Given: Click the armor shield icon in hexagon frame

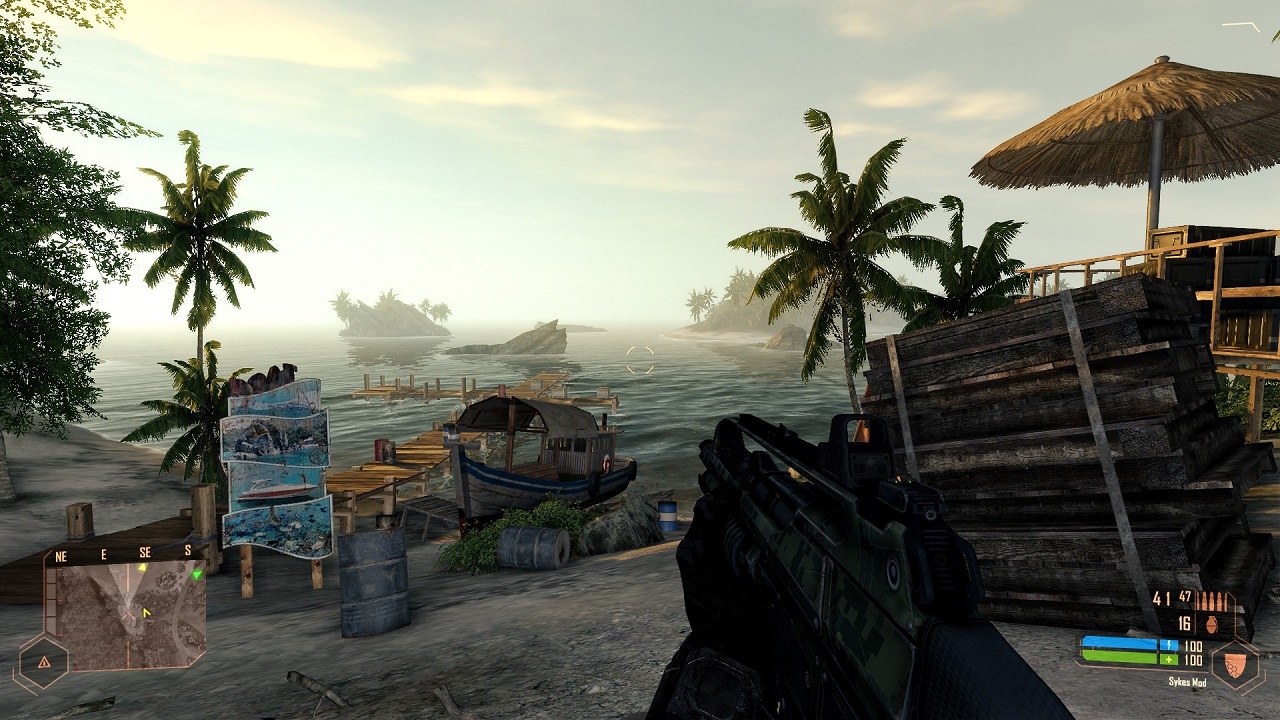Looking at the screenshot, I should coord(1236,664).
